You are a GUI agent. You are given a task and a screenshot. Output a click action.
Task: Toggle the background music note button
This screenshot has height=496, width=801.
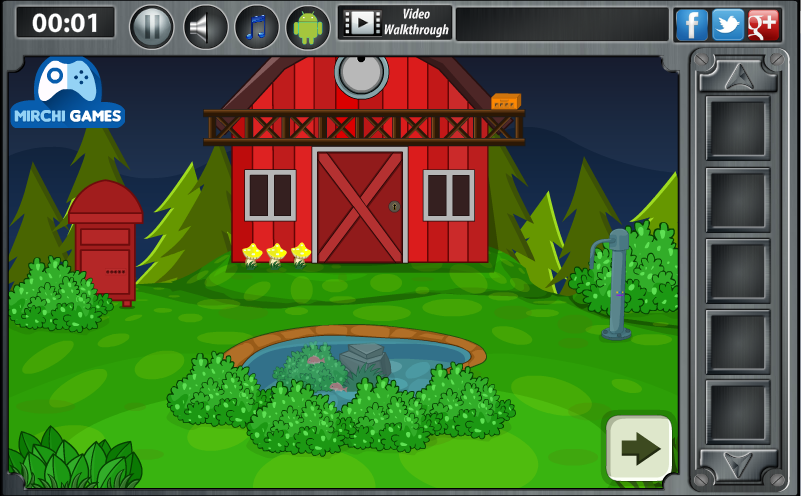tap(257, 26)
